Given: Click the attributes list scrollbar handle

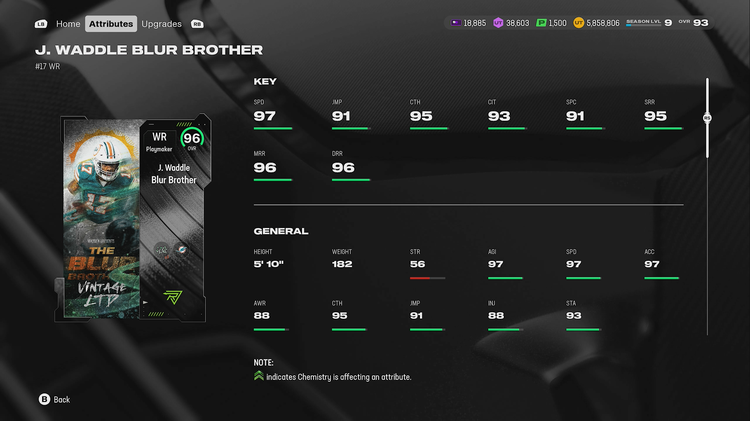Looking at the screenshot, I should pyautogui.click(x=707, y=118).
